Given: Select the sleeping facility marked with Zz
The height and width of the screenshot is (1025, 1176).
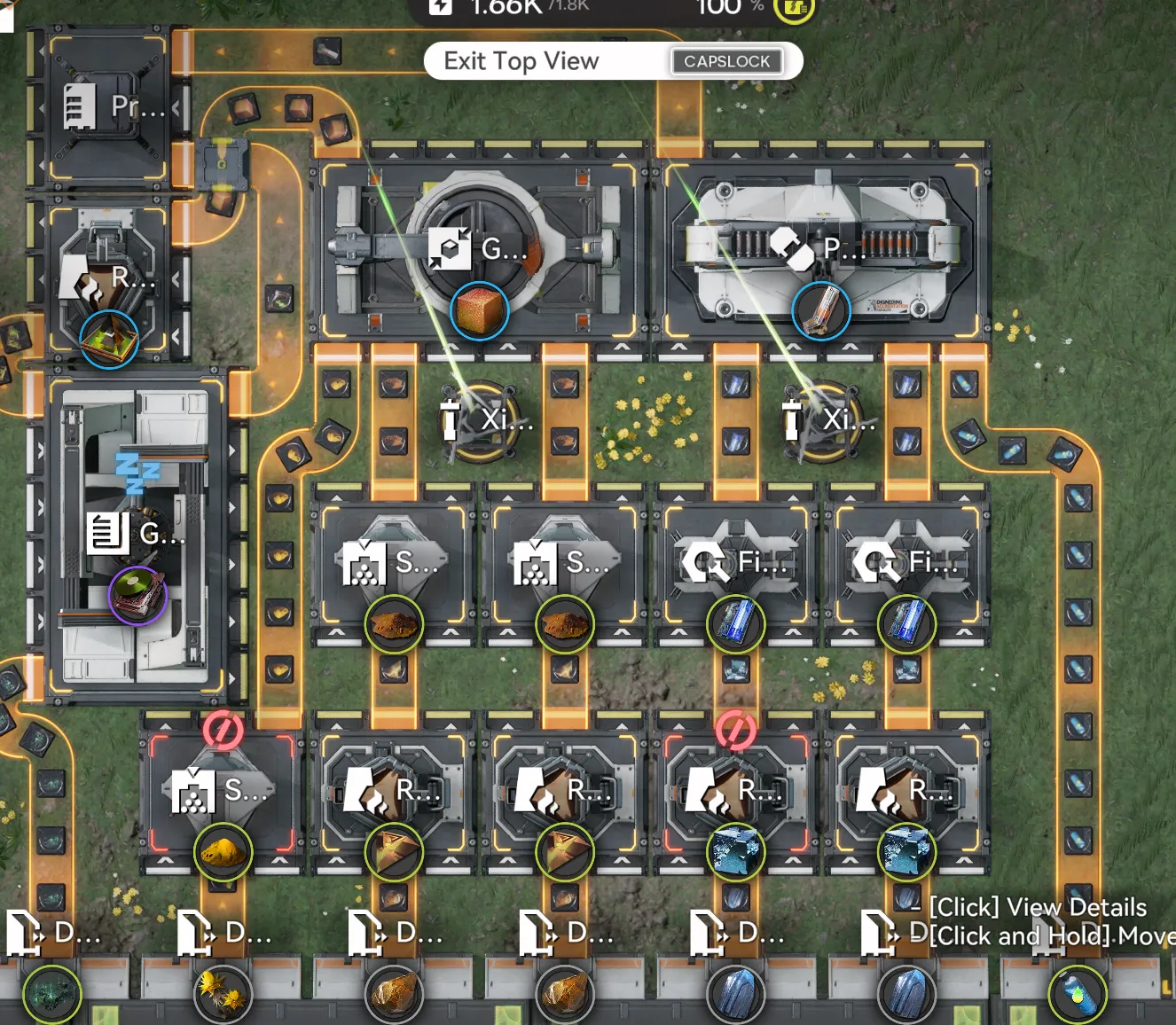Looking at the screenshot, I should pos(137,532).
